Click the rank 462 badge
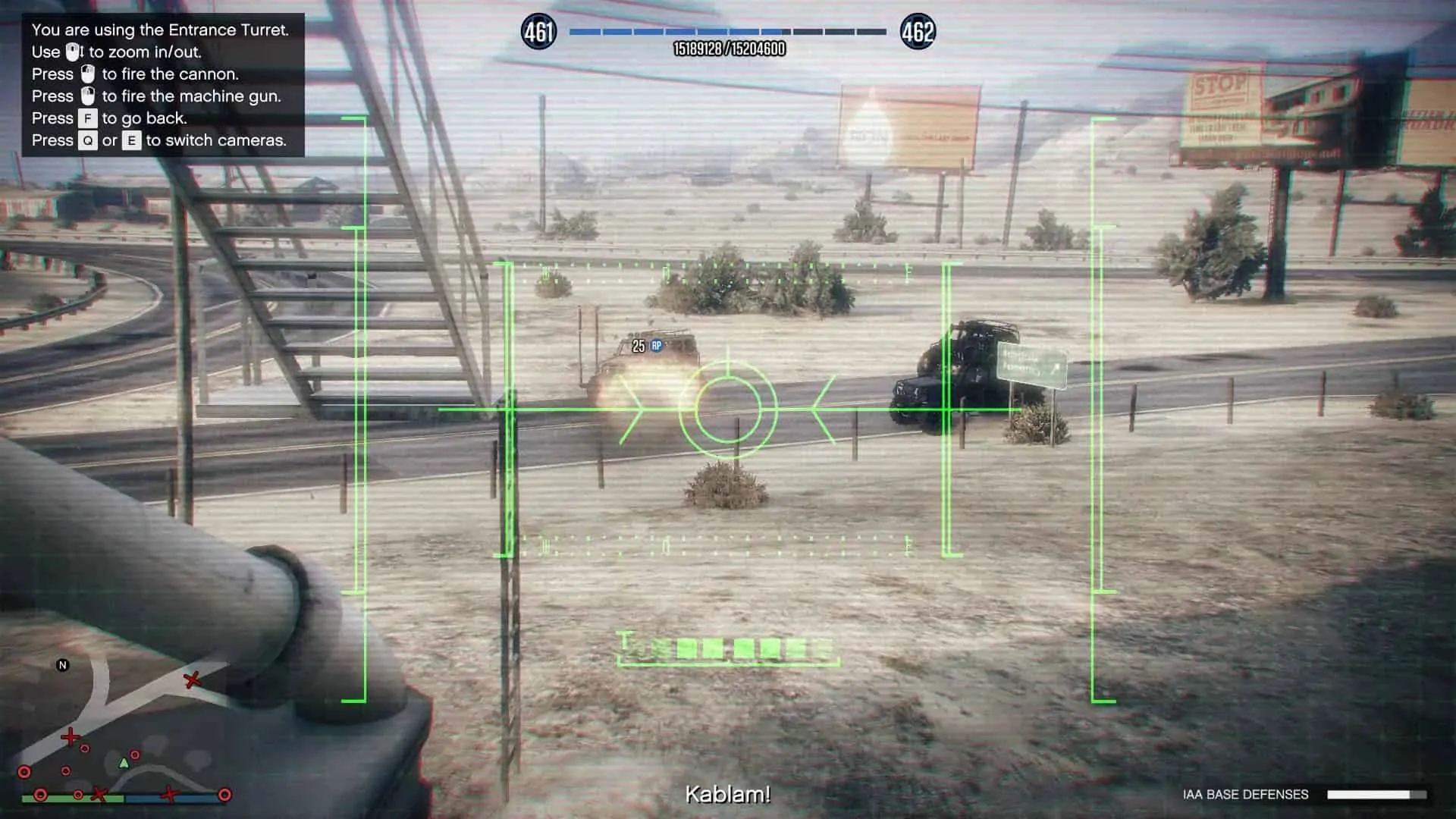The height and width of the screenshot is (819, 1456). click(x=919, y=32)
